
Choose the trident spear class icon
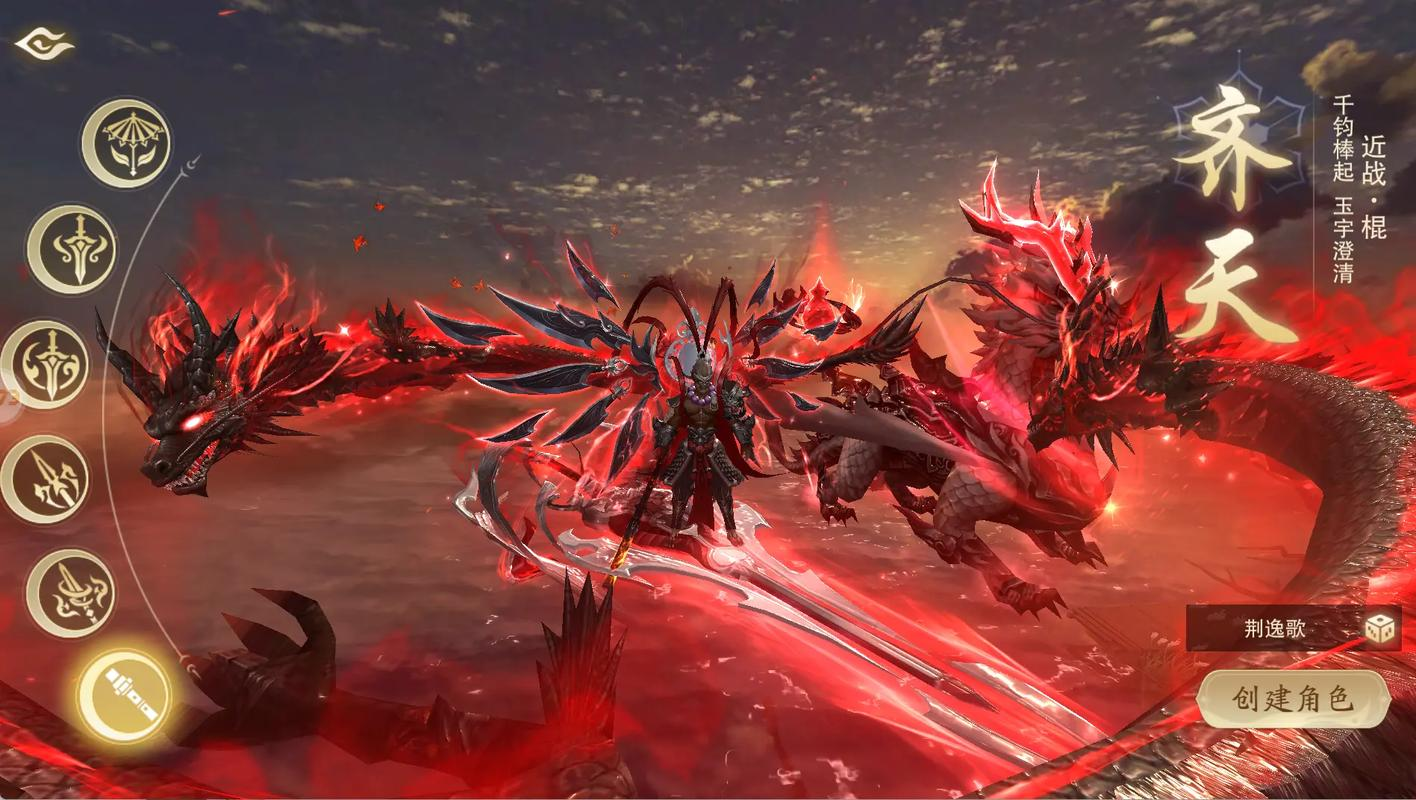(45, 480)
